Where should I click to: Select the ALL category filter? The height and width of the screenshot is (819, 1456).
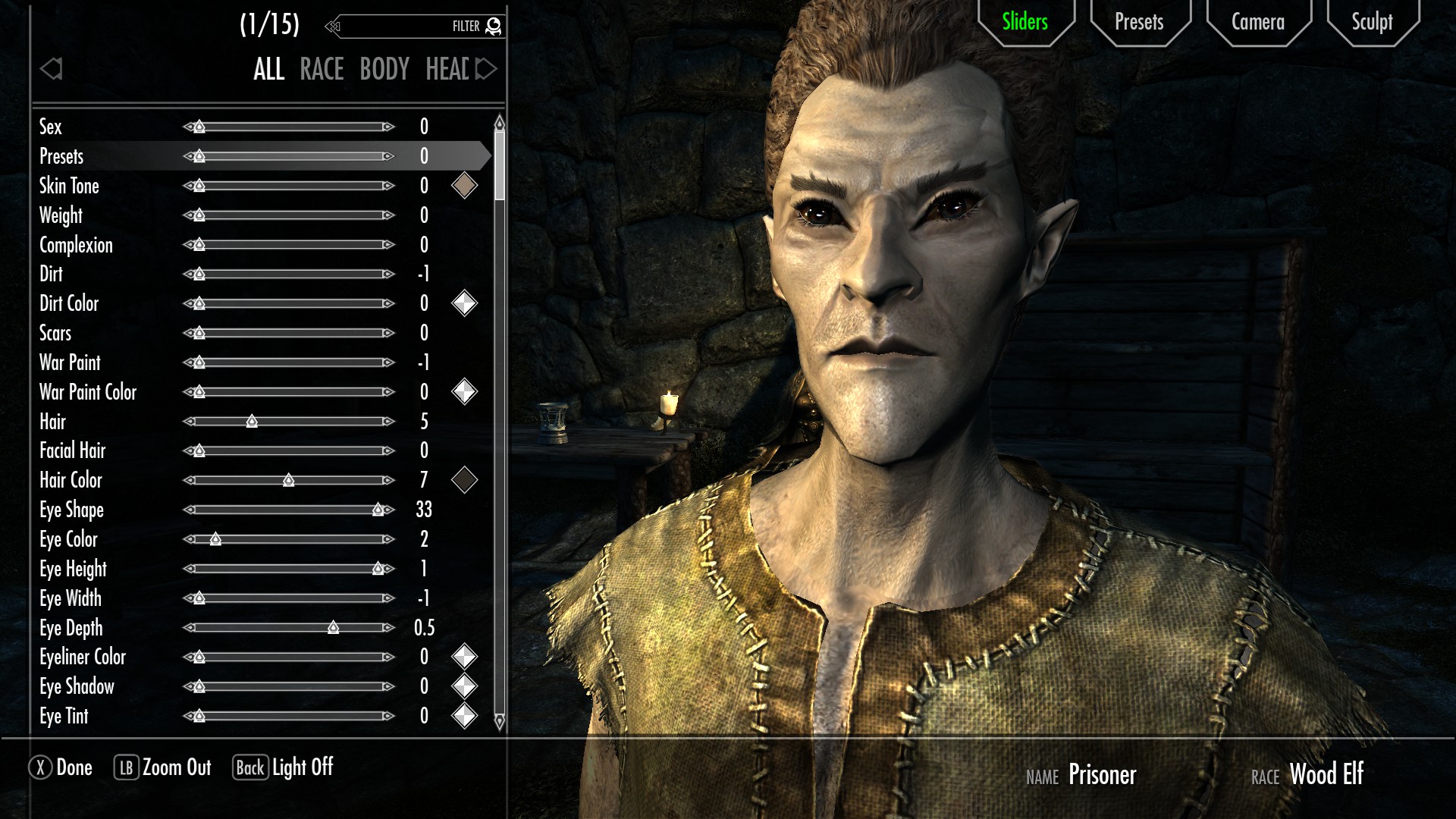268,70
